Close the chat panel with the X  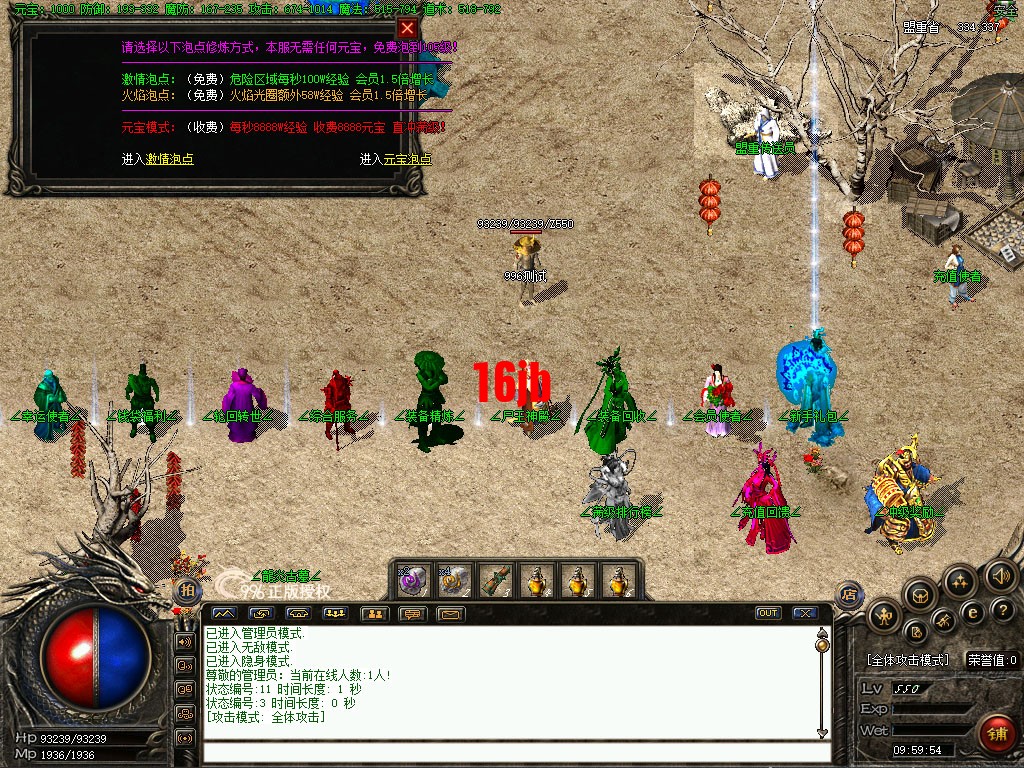(804, 613)
